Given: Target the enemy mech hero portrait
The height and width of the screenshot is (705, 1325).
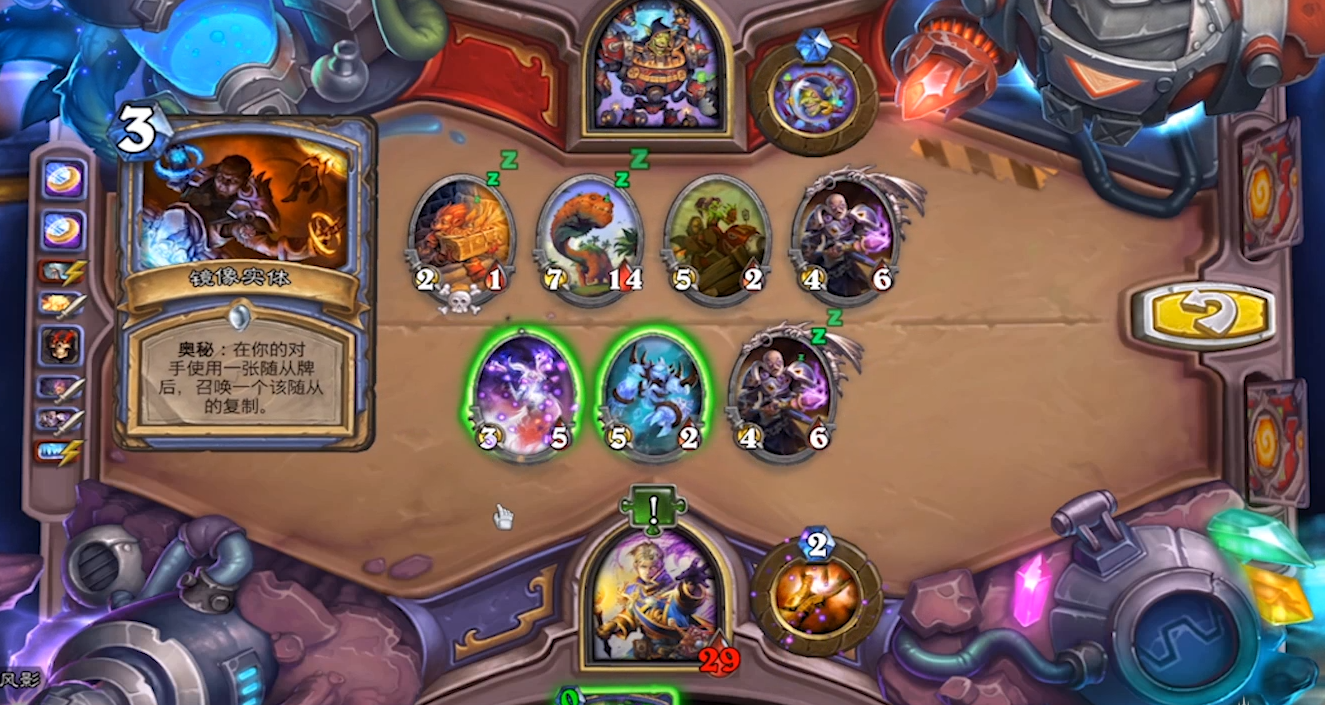Looking at the screenshot, I should coord(656,67).
